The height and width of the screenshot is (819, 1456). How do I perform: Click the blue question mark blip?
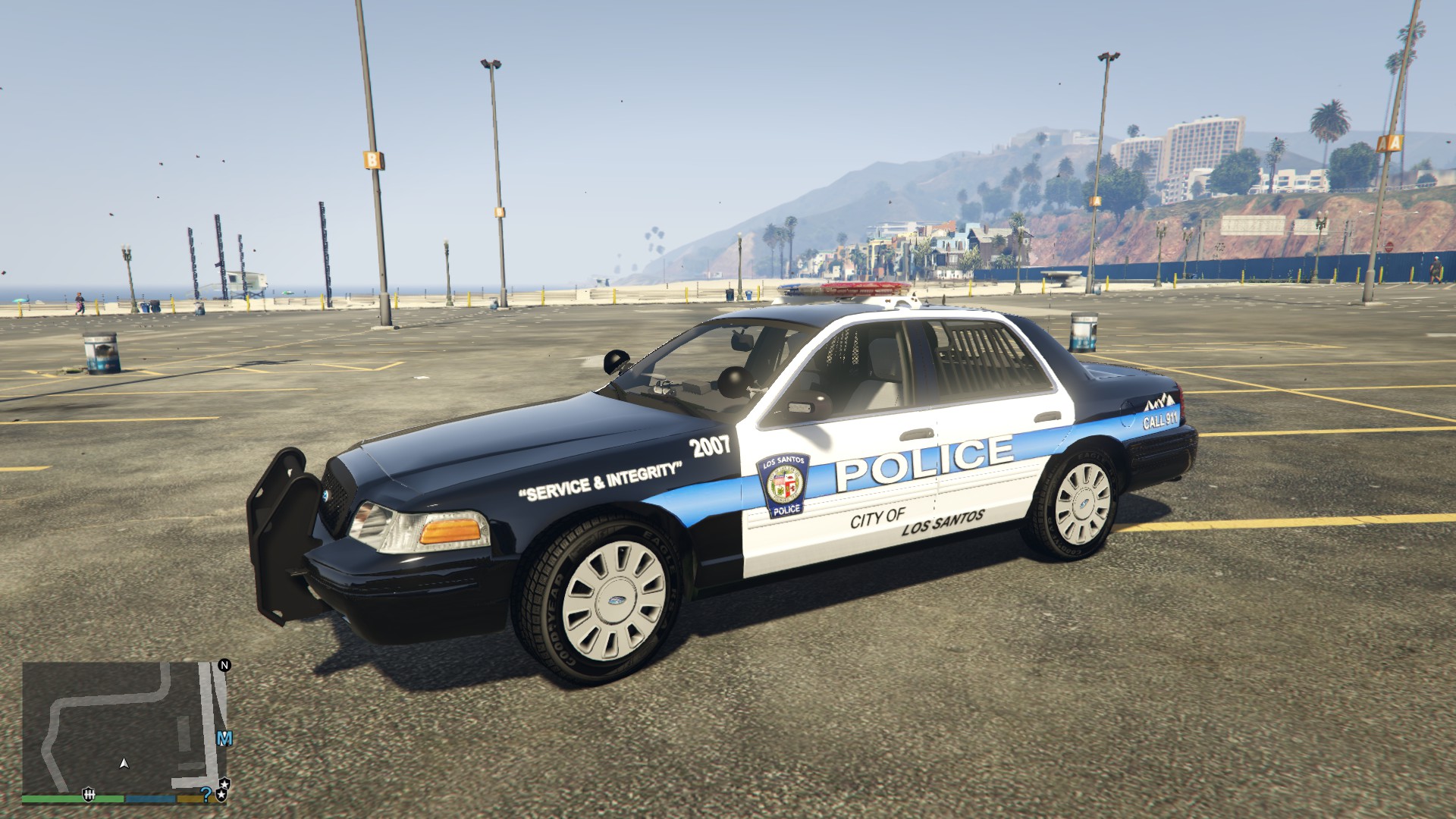[206, 794]
